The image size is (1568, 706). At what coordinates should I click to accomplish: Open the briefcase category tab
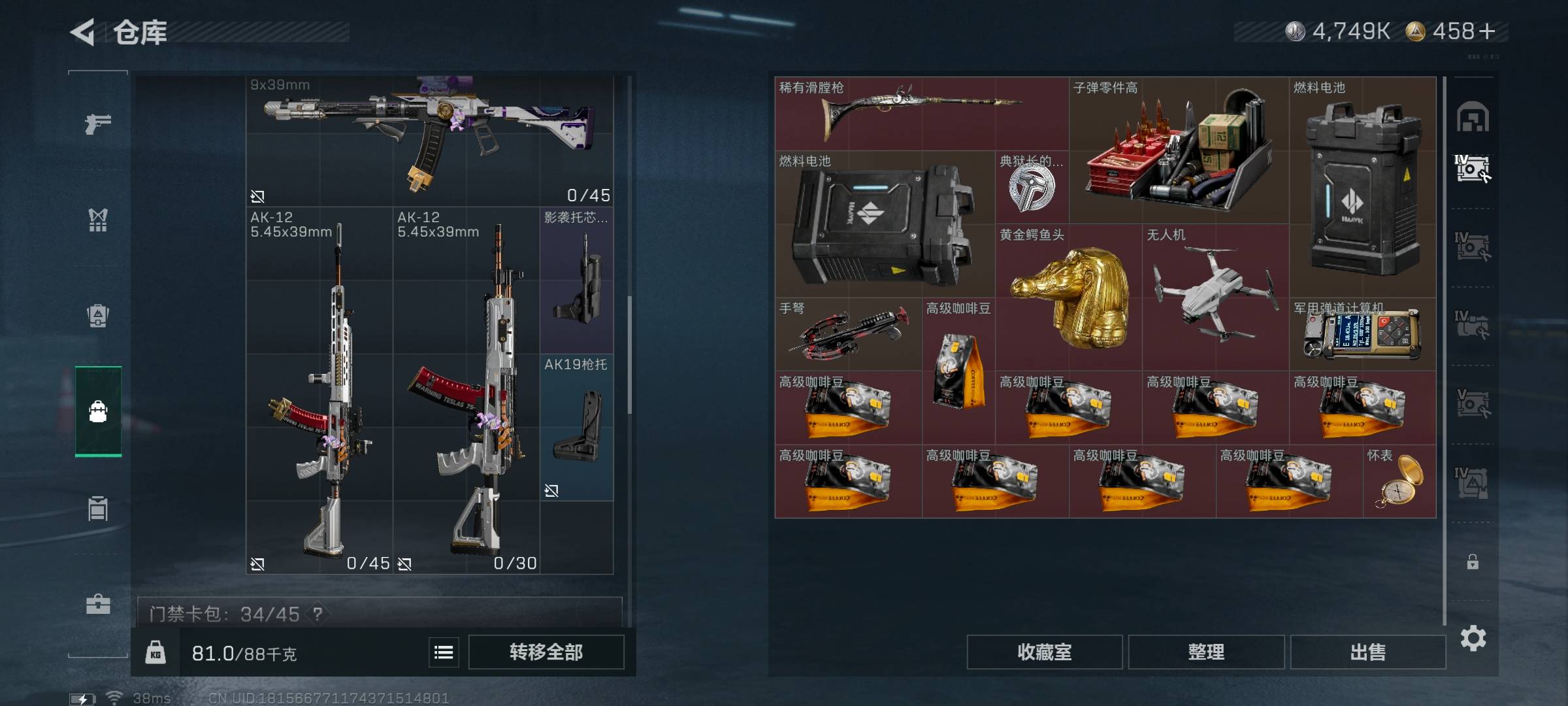click(98, 604)
